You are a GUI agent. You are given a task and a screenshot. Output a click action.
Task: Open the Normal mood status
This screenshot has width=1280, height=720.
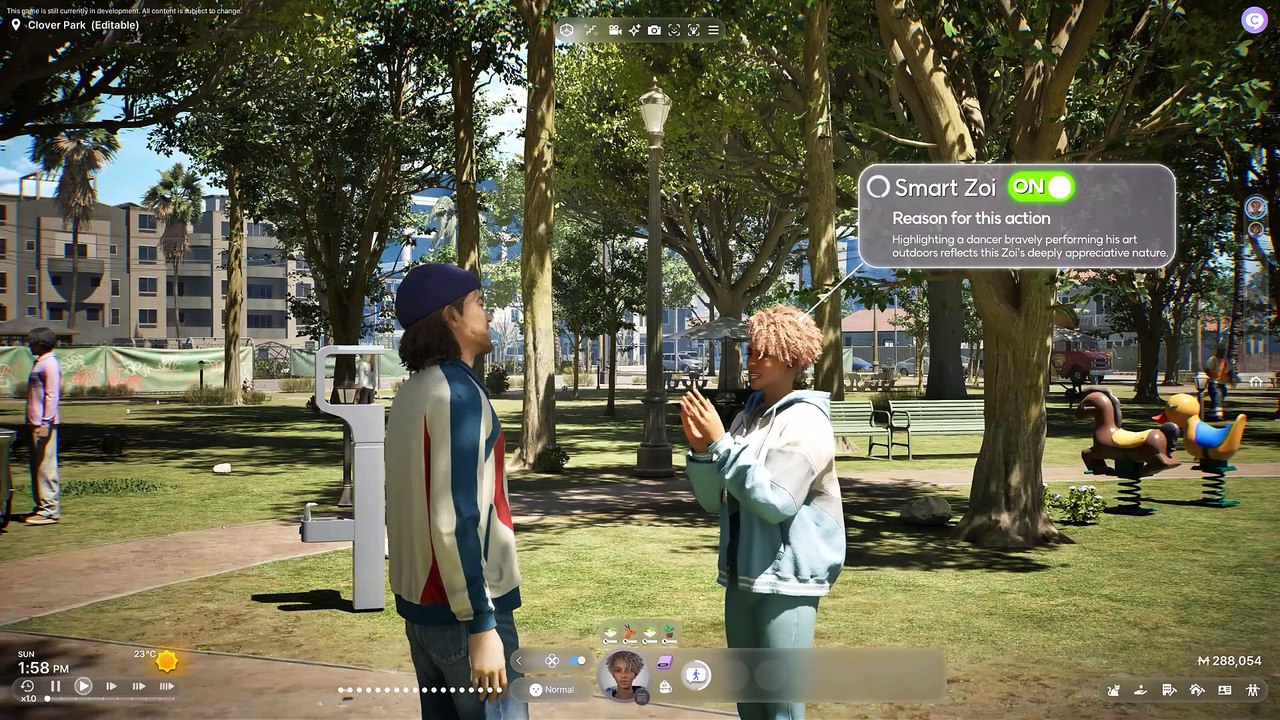[x=551, y=689]
